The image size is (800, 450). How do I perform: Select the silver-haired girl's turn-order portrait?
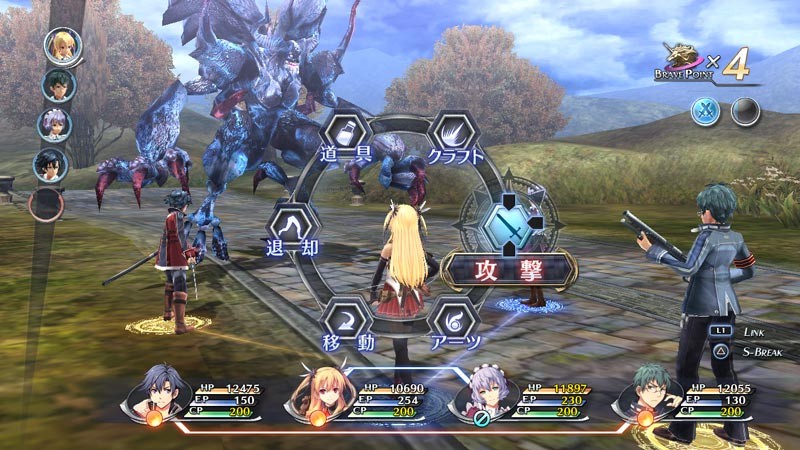point(54,124)
